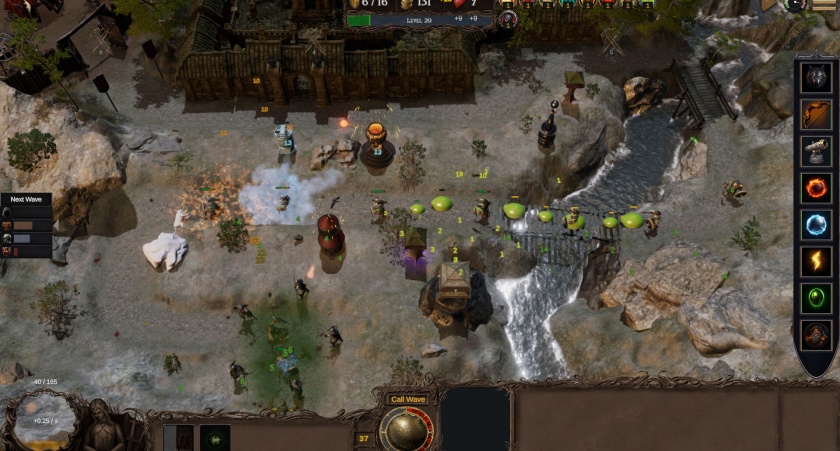
Task: Click the green spider ability slot
Action: pos(214,438)
